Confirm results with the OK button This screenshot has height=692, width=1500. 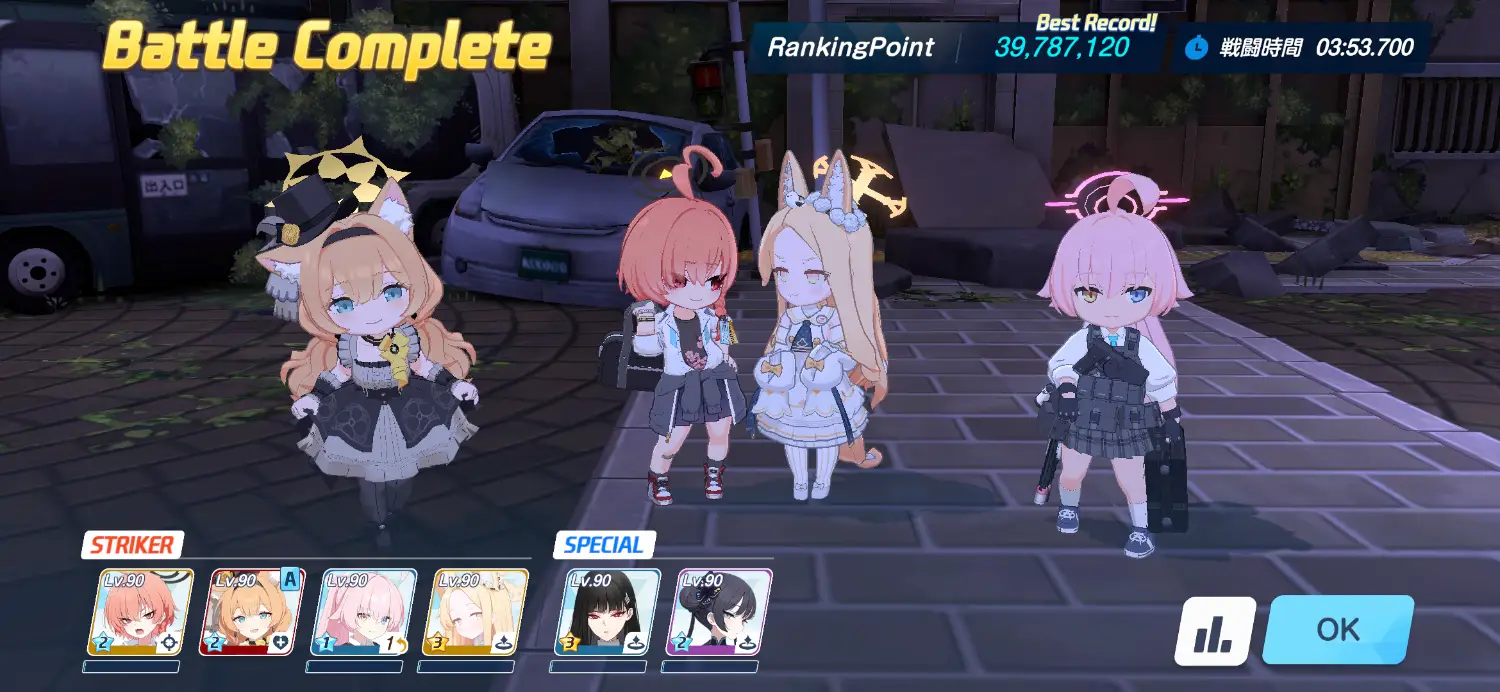(x=1338, y=630)
